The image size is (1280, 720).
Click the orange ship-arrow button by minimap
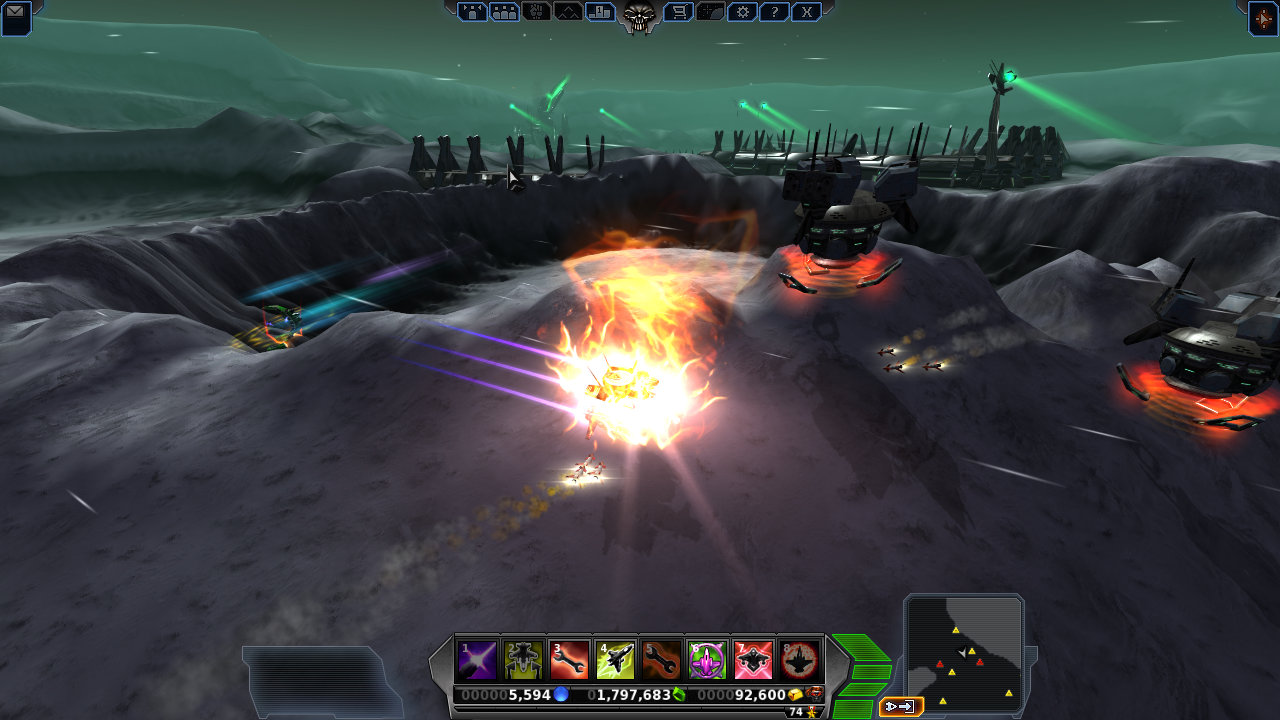tap(900, 707)
